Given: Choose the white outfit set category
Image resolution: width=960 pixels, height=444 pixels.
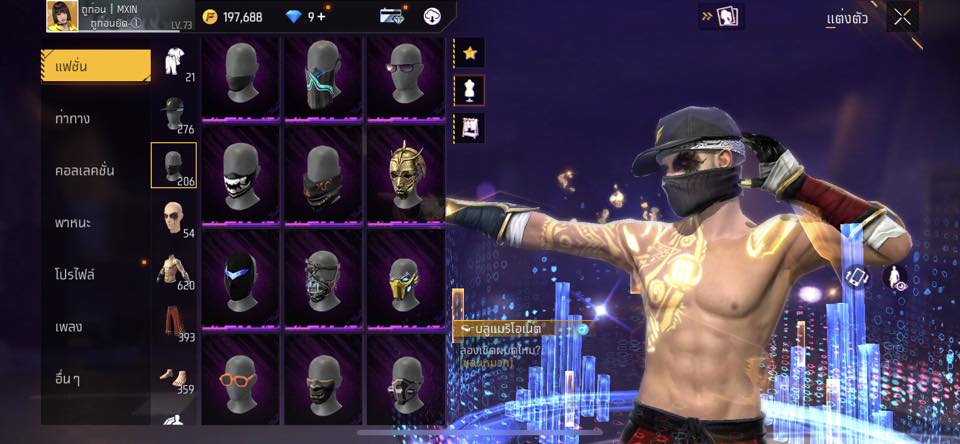Looking at the screenshot, I should pyautogui.click(x=174, y=65).
